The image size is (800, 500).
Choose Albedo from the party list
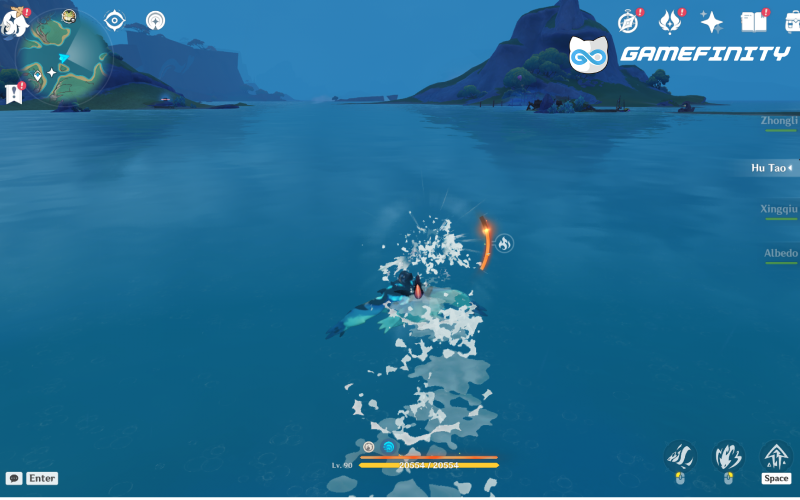[780, 253]
